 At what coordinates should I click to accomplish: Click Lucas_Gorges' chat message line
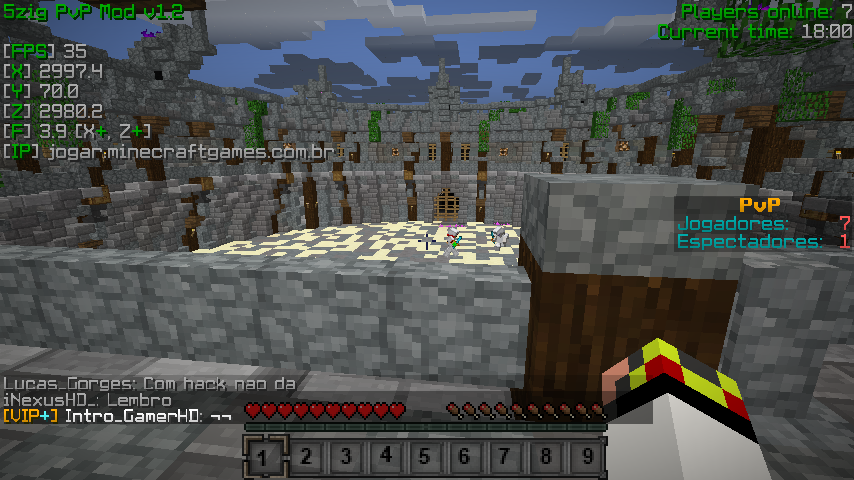click(148, 384)
